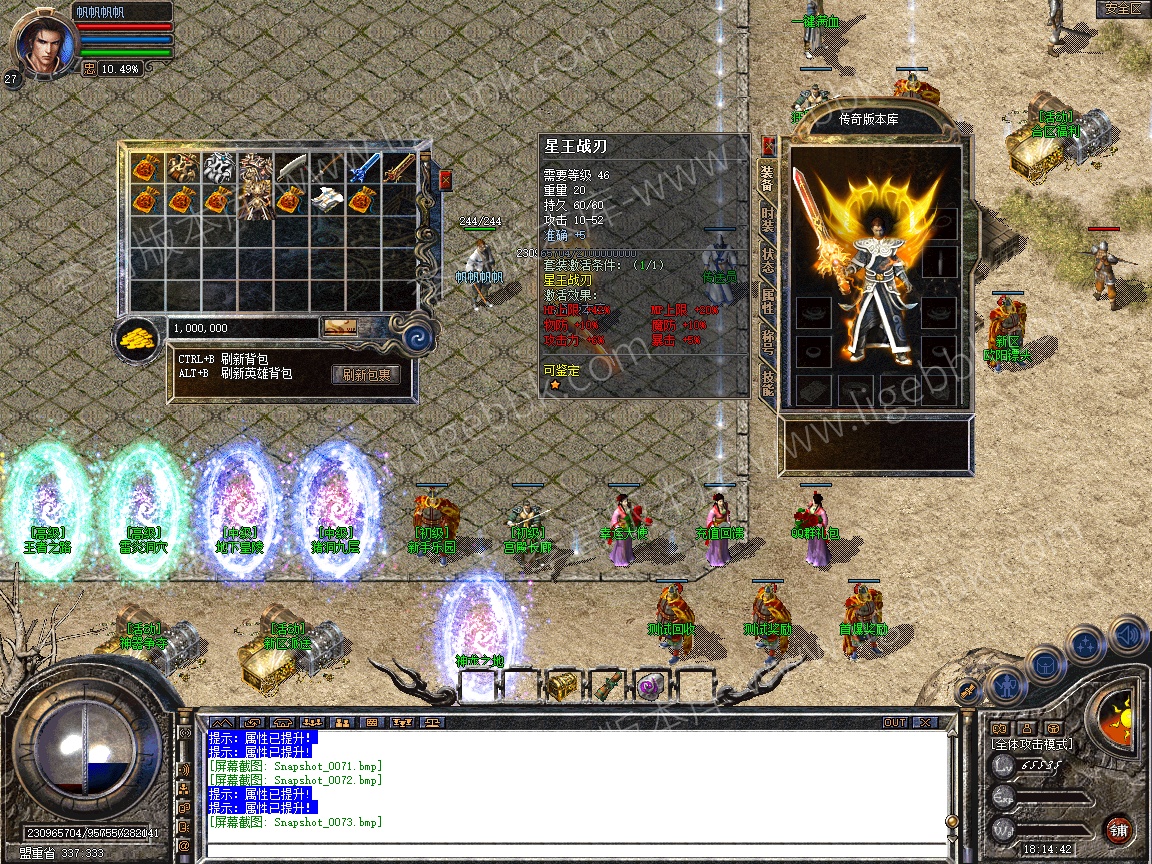Switch to the 时装 fashion tab
This screenshot has height=864, width=1152.
pyautogui.click(x=767, y=221)
